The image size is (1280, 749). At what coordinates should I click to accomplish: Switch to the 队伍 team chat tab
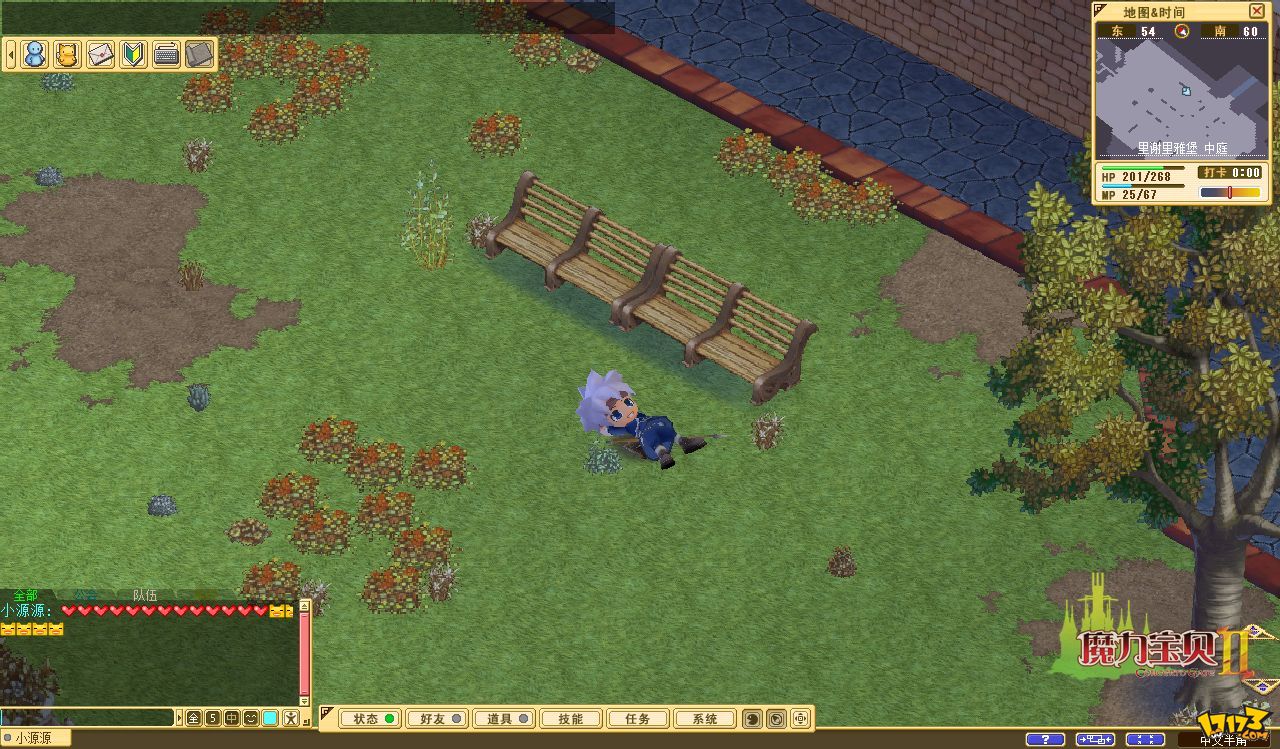[145, 595]
